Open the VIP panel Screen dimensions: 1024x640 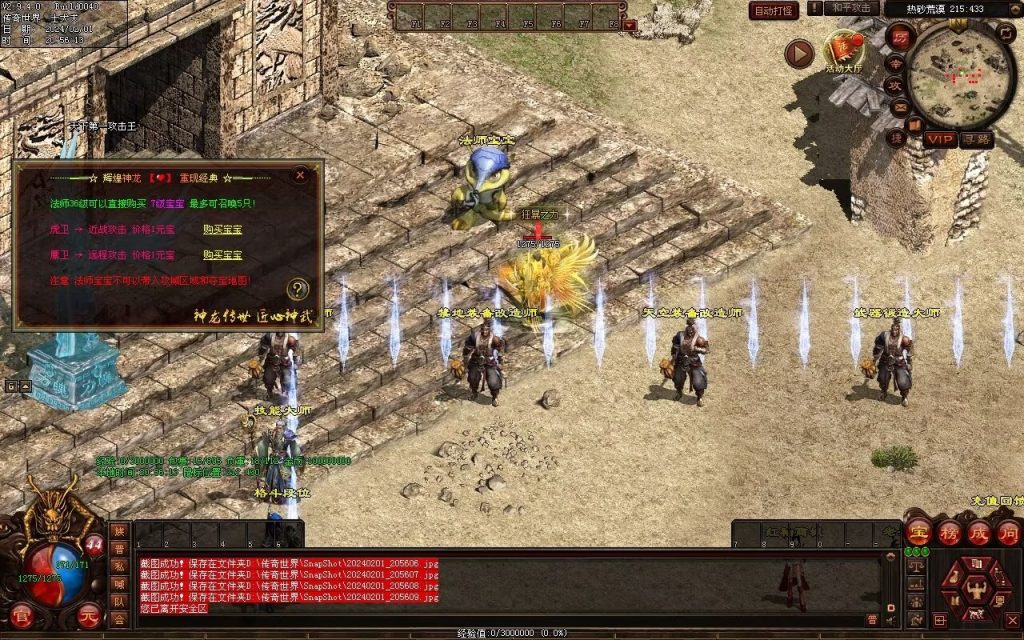[x=940, y=139]
